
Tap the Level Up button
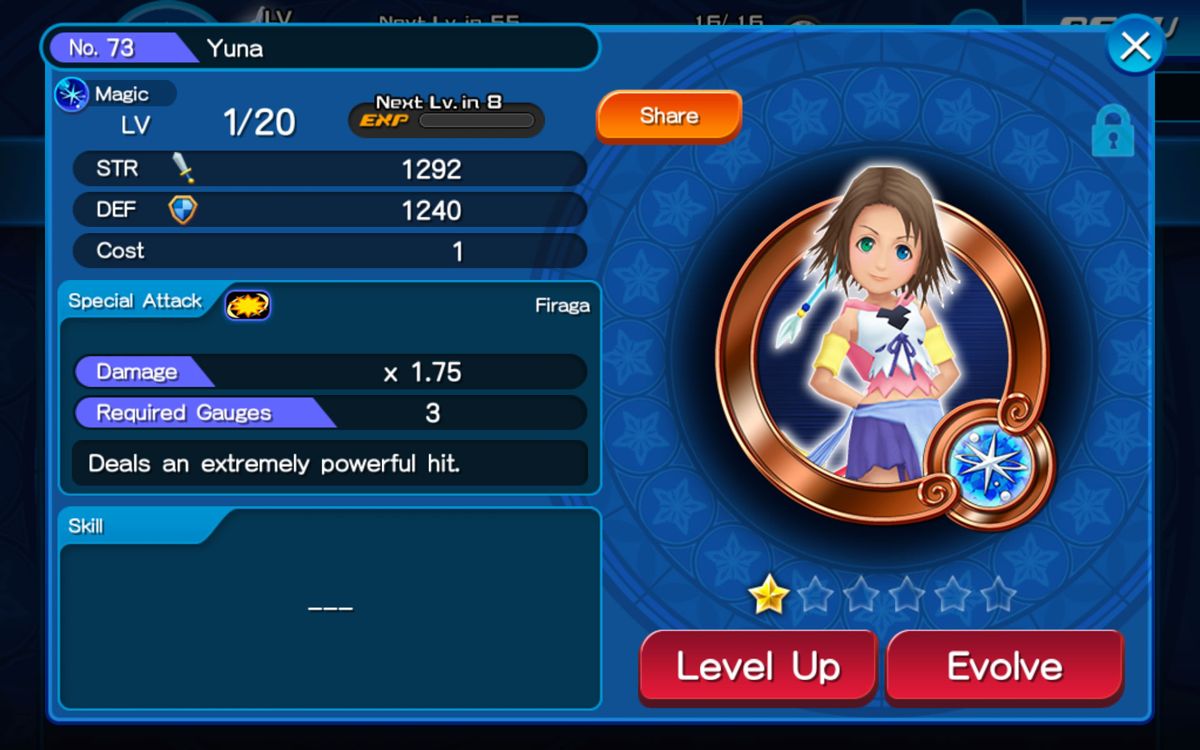[758, 666]
